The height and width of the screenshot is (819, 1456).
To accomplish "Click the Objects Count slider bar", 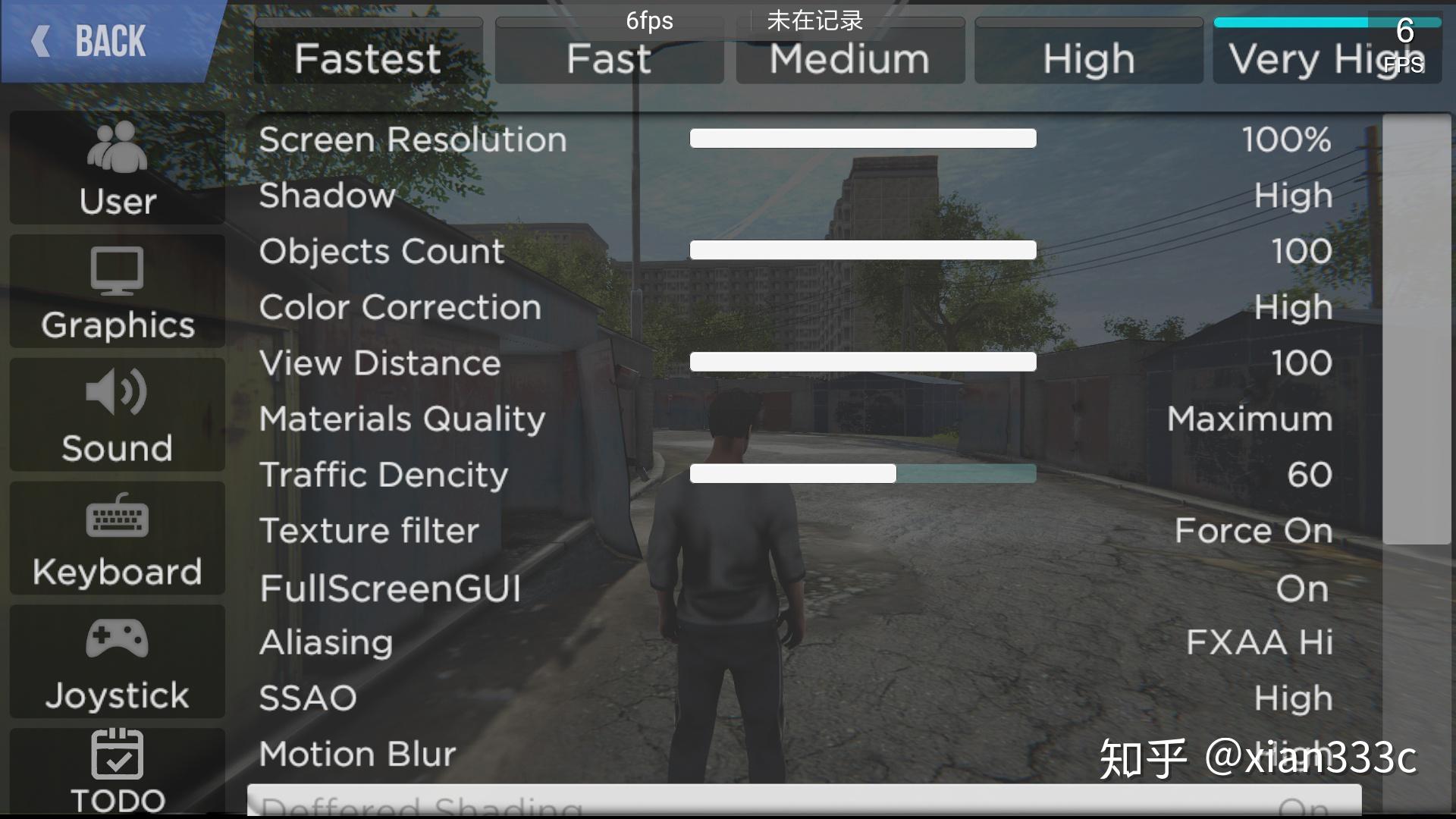I will (862, 250).
